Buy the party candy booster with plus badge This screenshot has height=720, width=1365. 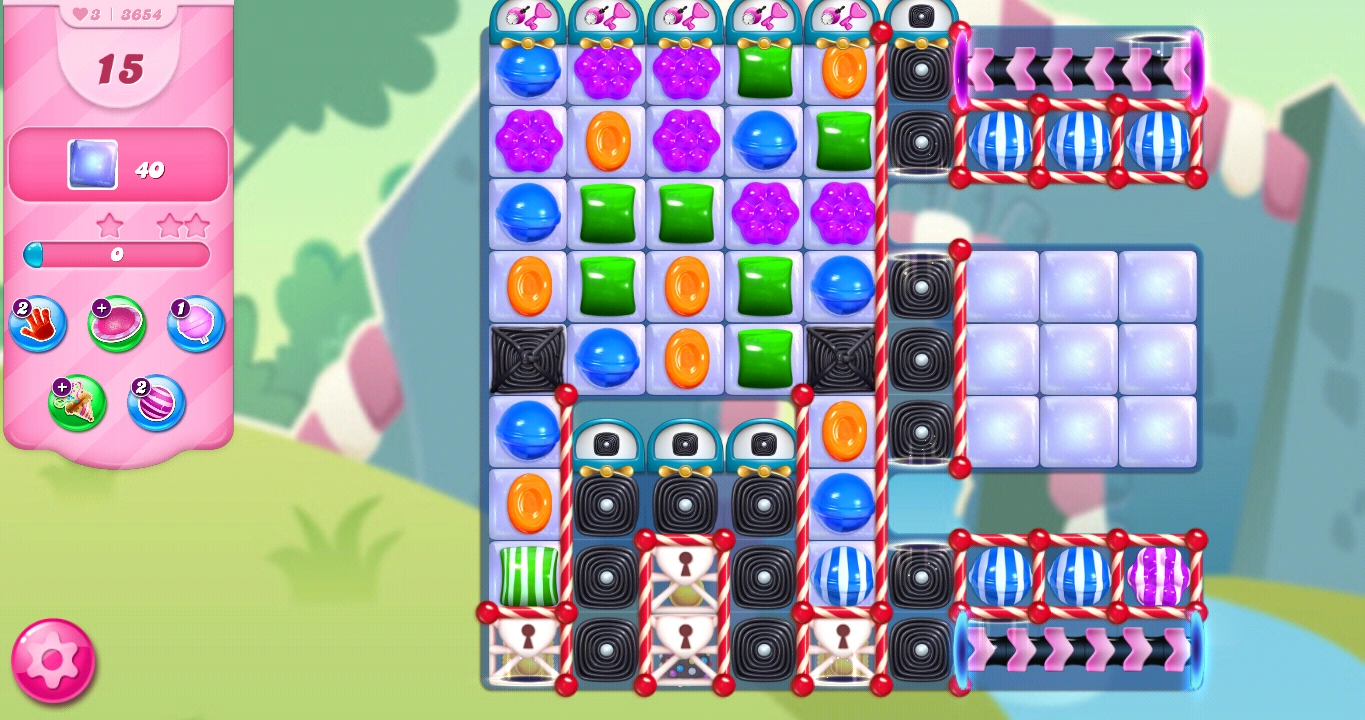click(x=78, y=403)
